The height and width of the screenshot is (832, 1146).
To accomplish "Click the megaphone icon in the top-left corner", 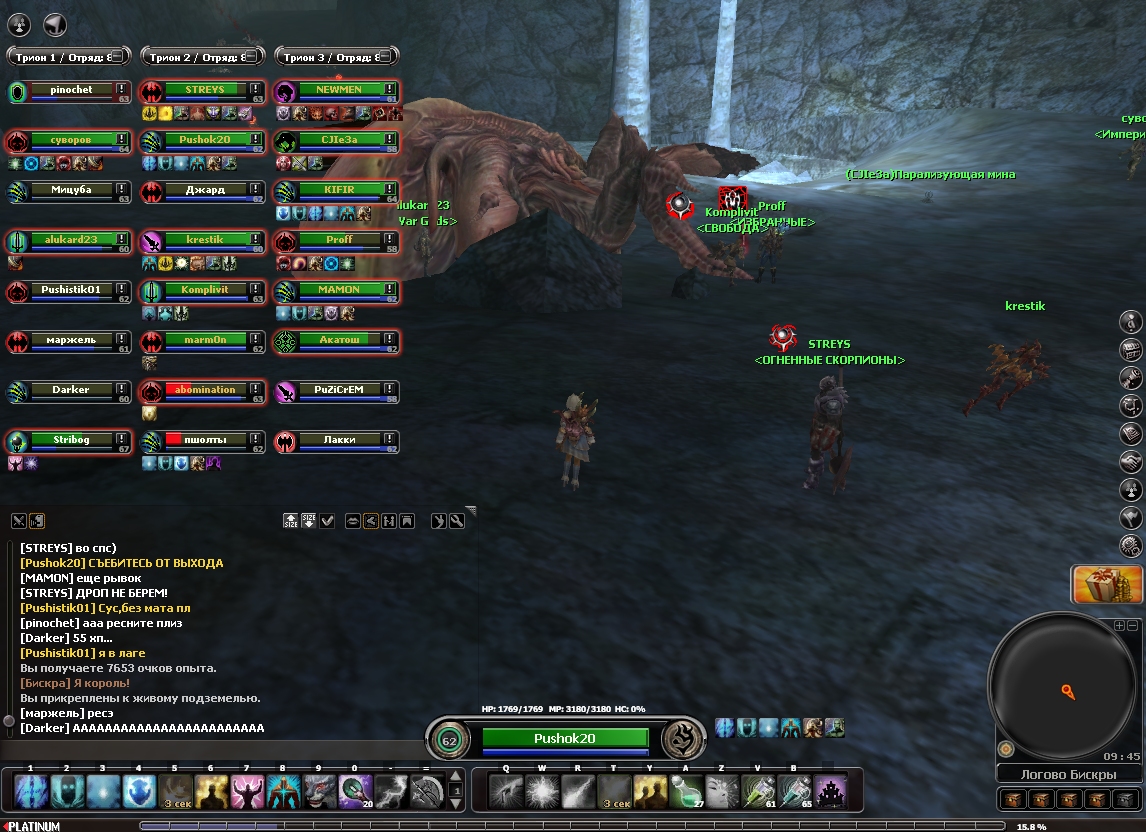I will pos(56,25).
